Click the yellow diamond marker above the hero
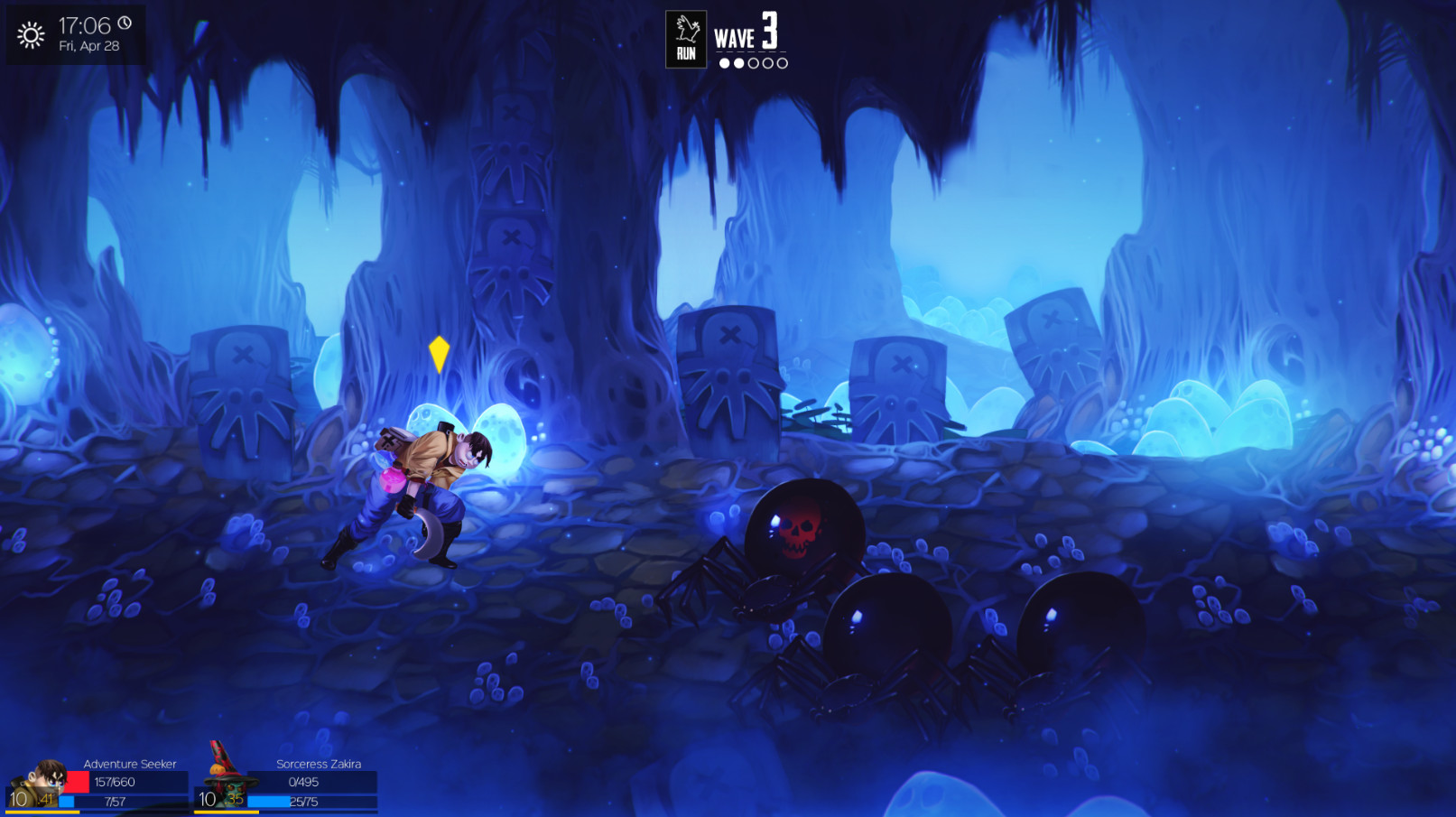Screen dimensions: 1456x817 440,354
